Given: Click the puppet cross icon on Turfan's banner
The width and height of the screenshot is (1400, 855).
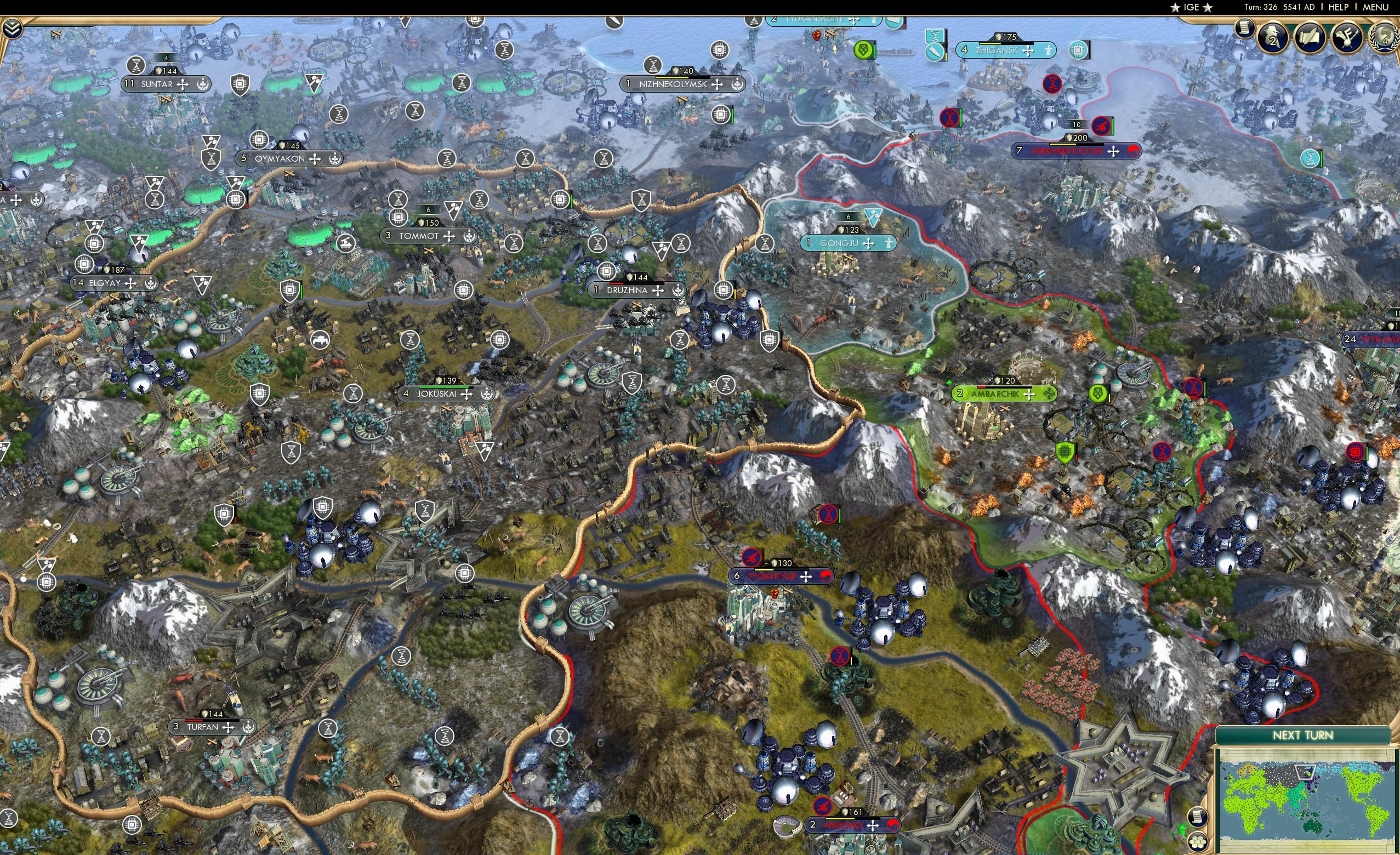Looking at the screenshot, I should pos(229,728).
